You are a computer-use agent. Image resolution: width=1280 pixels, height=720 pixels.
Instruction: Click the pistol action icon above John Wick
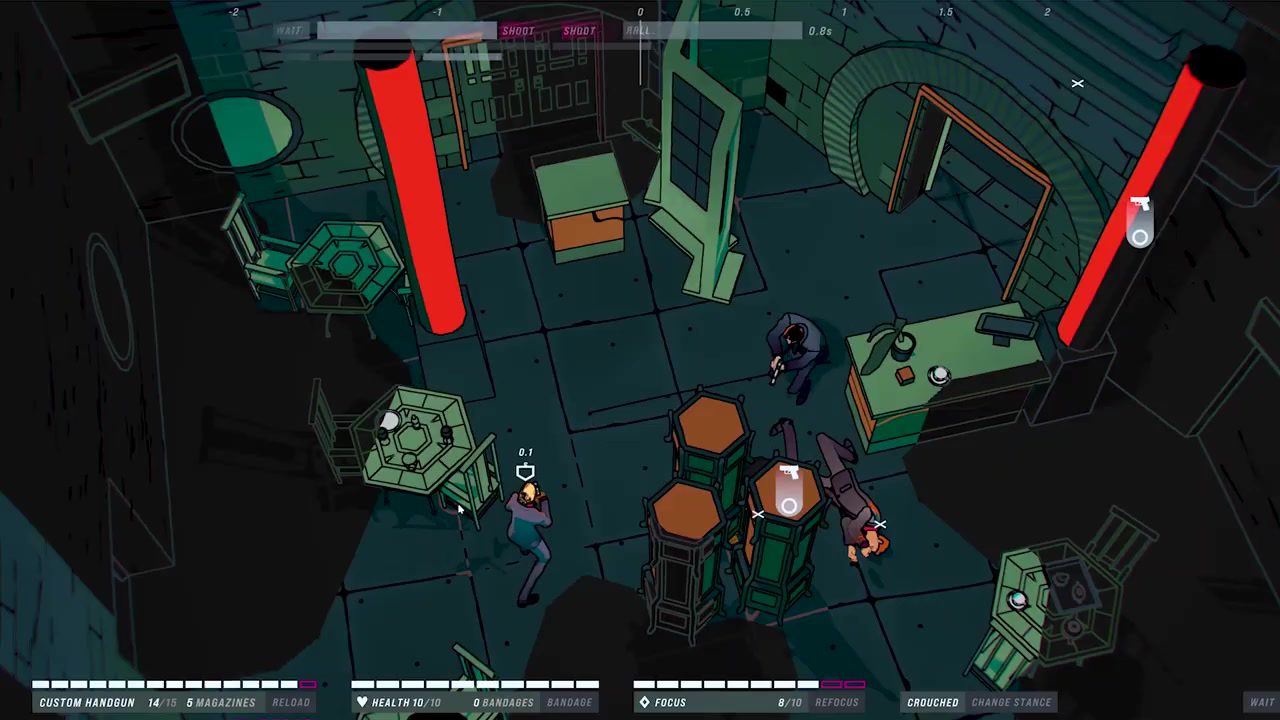(526, 470)
